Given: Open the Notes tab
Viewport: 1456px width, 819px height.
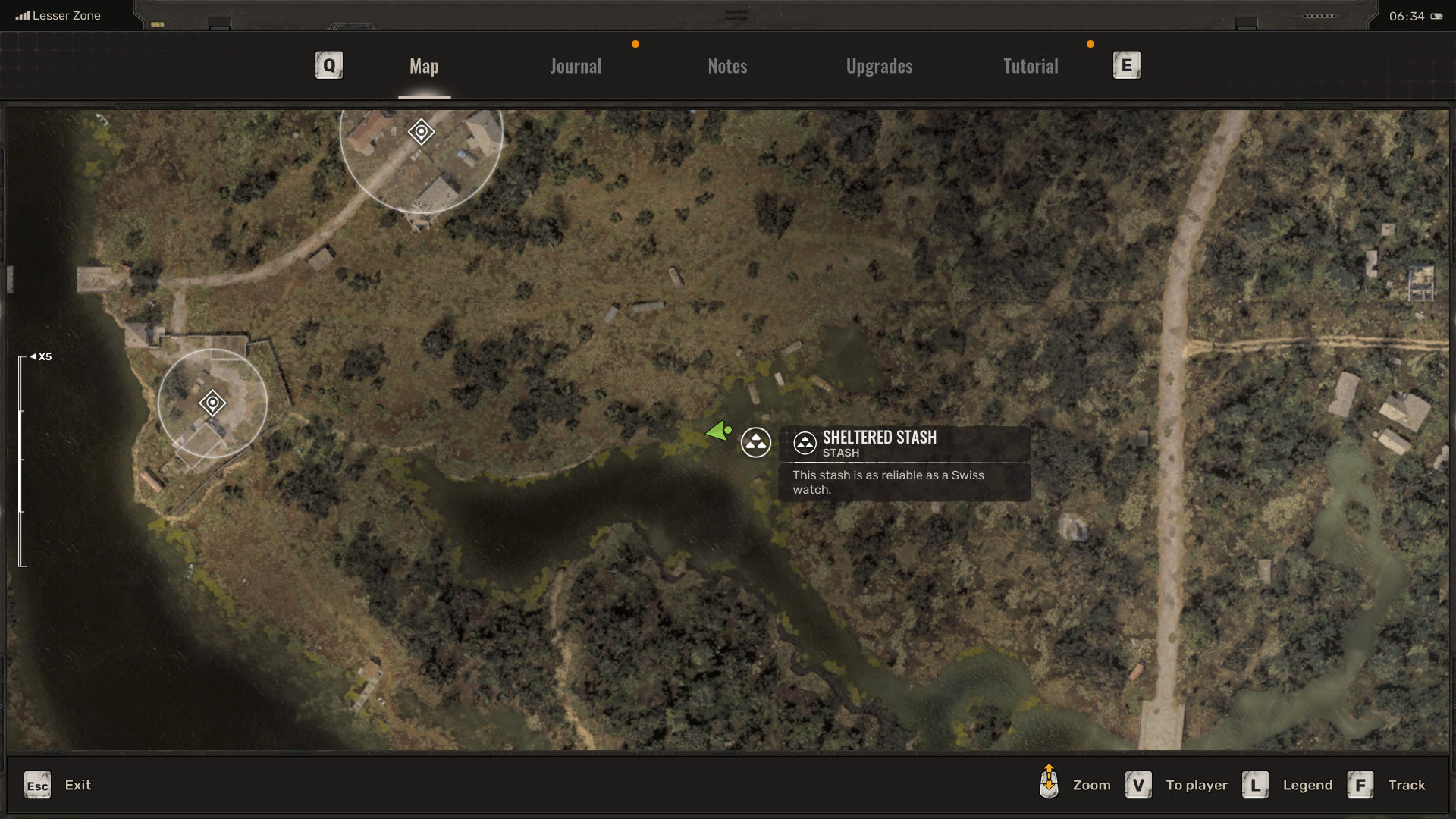Looking at the screenshot, I should [727, 67].
